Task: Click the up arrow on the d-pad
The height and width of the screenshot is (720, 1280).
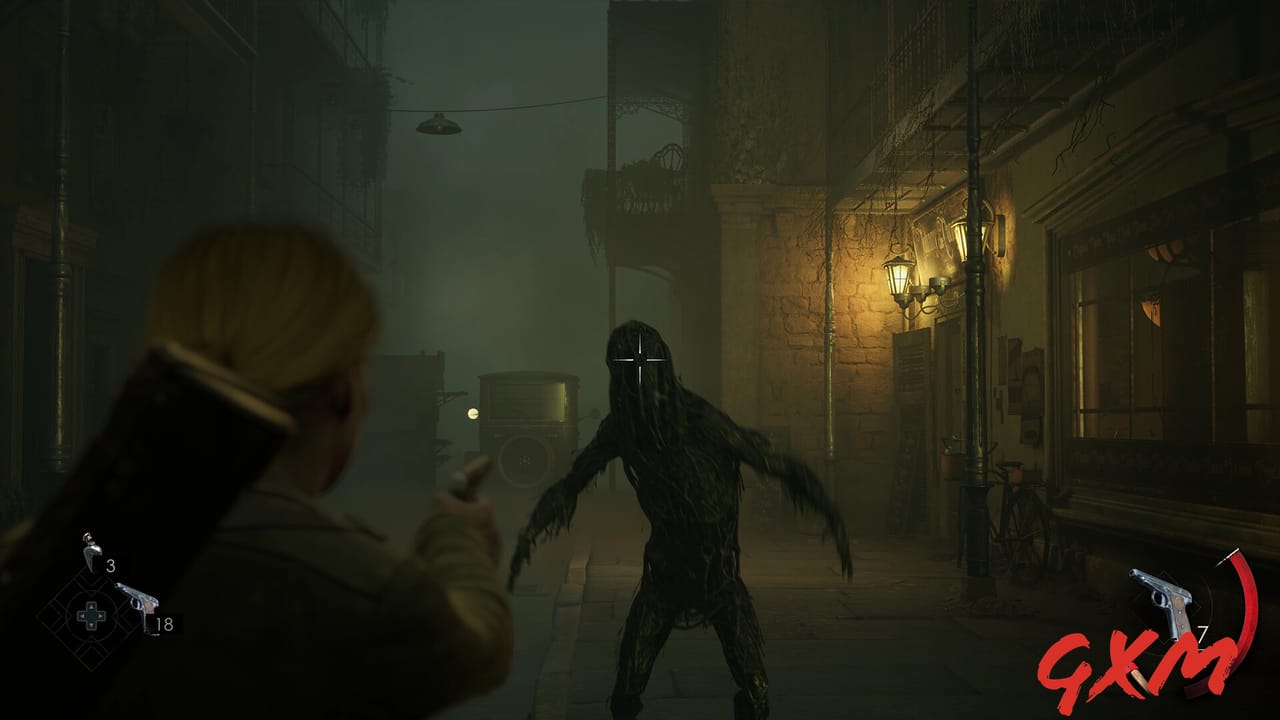Action: 91,608
